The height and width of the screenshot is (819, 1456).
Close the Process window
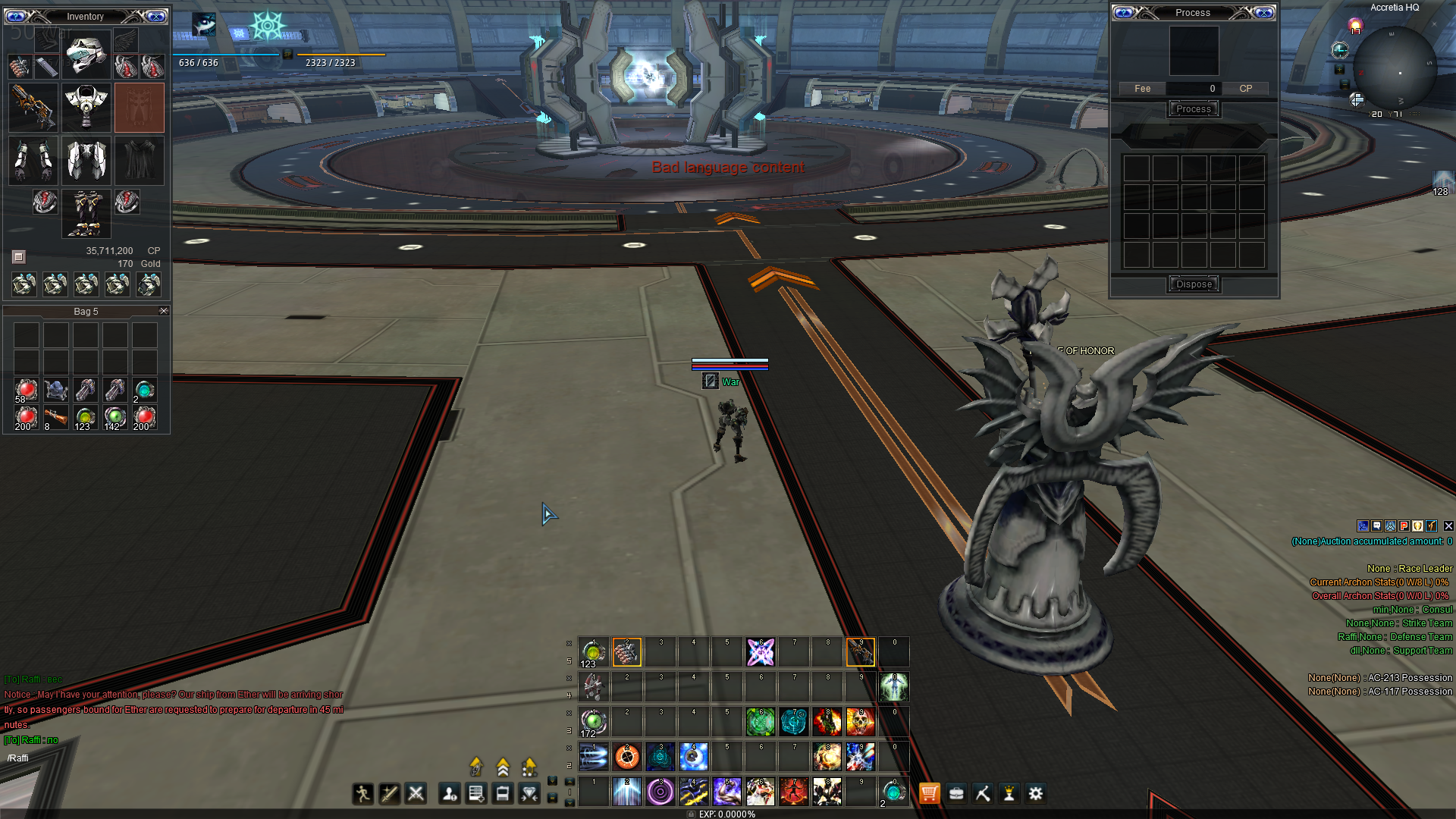pos(1264,13)
